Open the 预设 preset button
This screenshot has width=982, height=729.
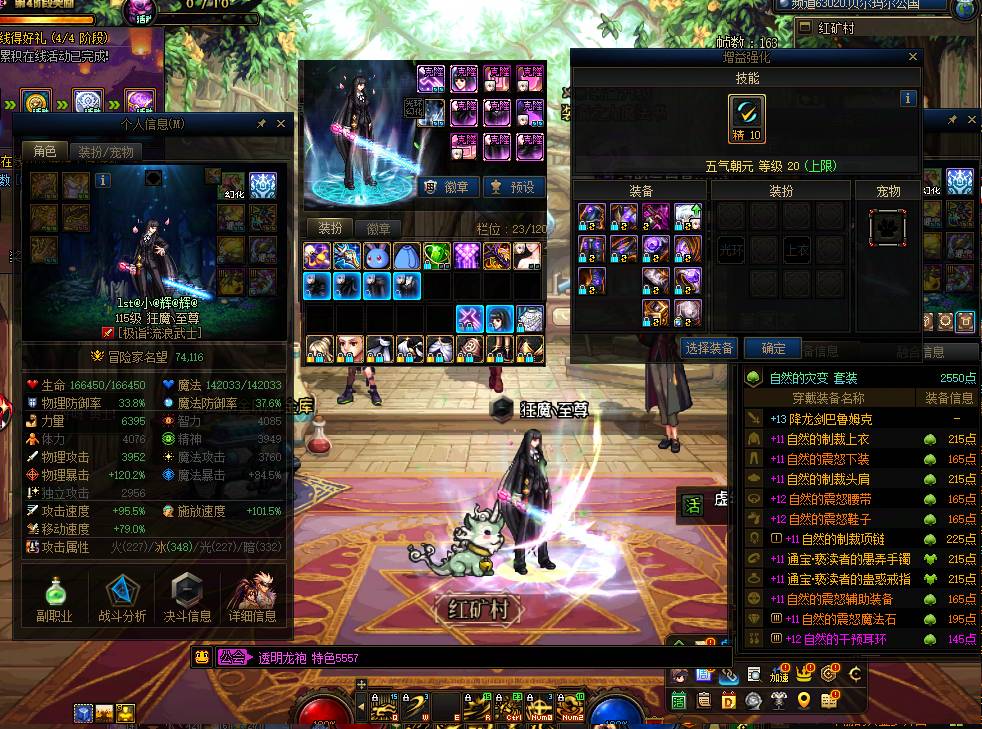(x=513, y=187)
